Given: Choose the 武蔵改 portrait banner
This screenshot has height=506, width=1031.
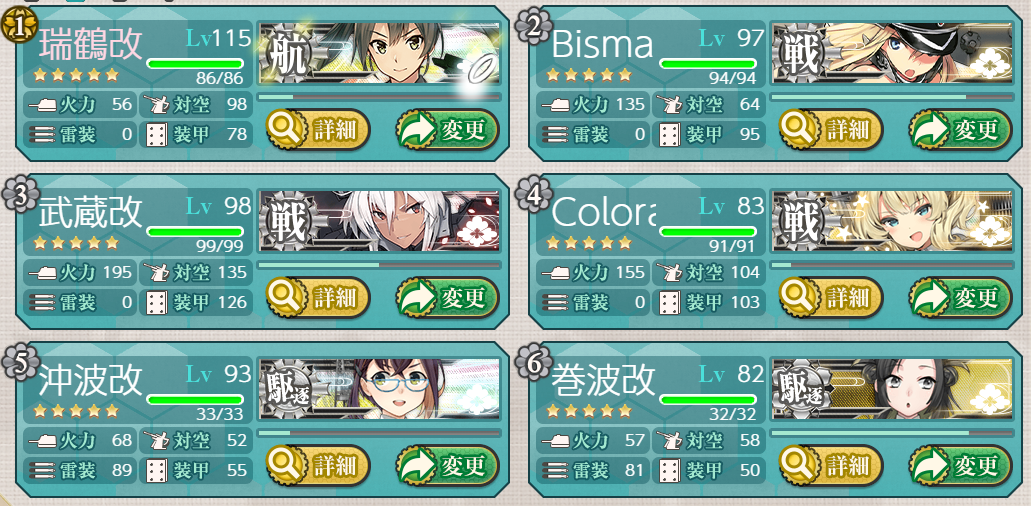Looking at the screenshot, I should (x=380, y=222).
